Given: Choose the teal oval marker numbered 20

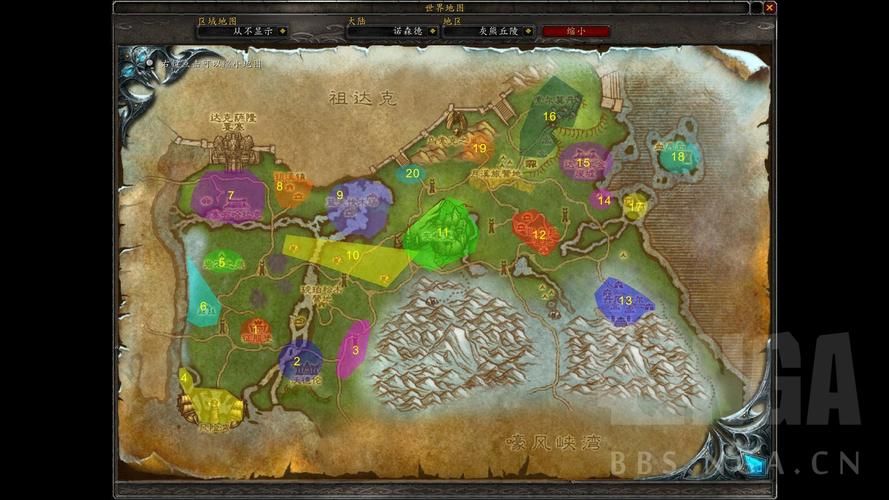Looking at the screenshot, I should coord(412,173).
